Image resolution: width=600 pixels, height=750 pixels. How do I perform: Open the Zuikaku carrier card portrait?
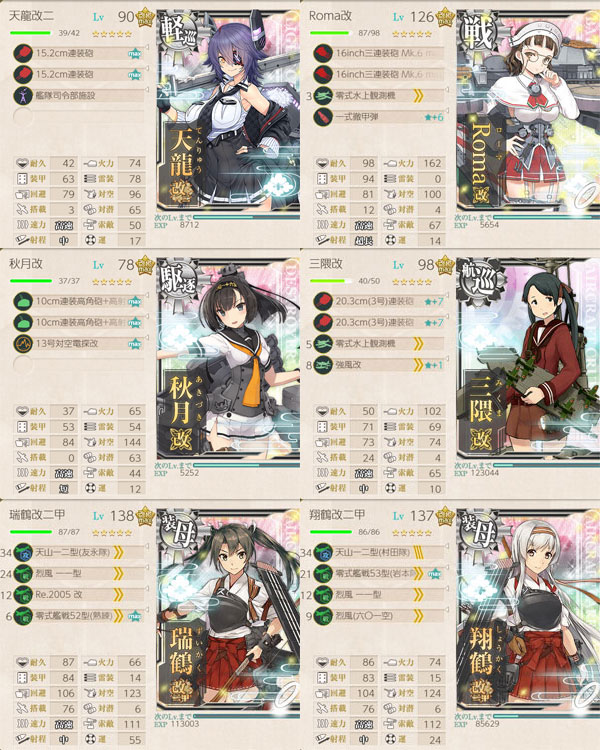coord(229,621)
